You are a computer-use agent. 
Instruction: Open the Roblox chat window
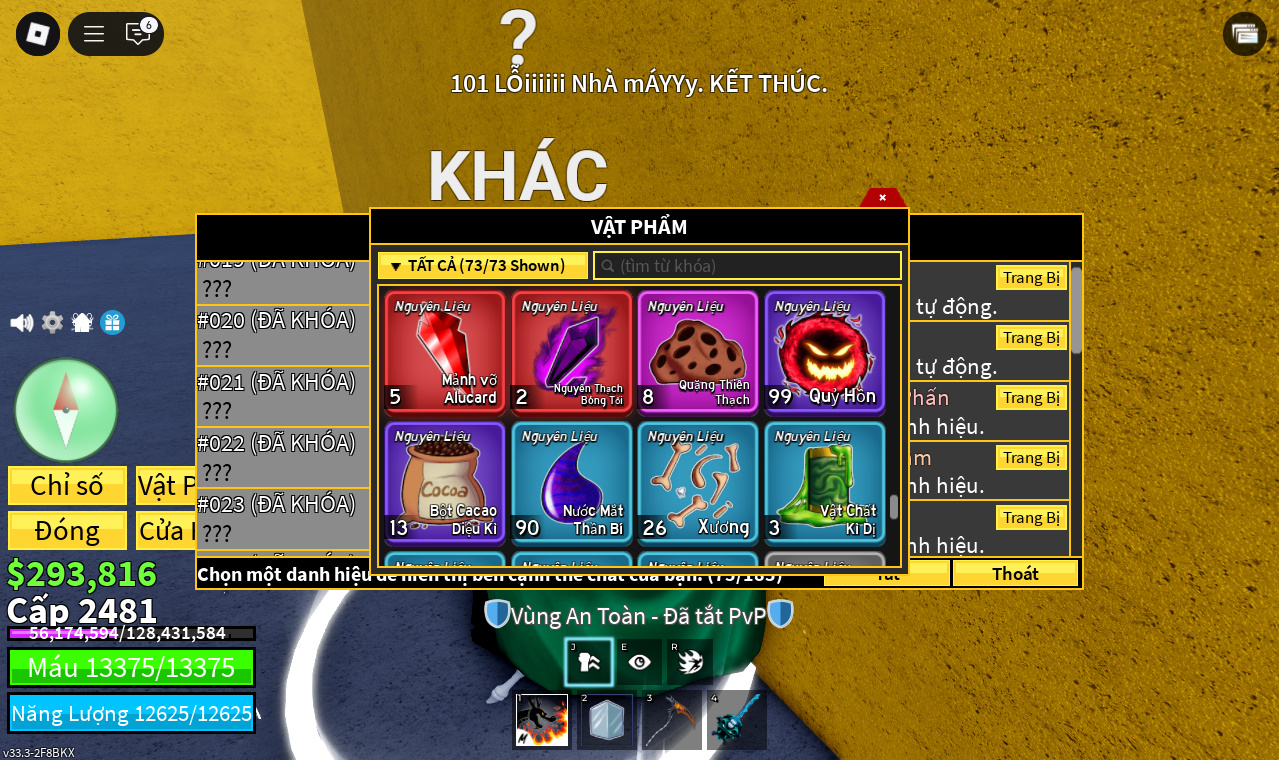point(138,34)
